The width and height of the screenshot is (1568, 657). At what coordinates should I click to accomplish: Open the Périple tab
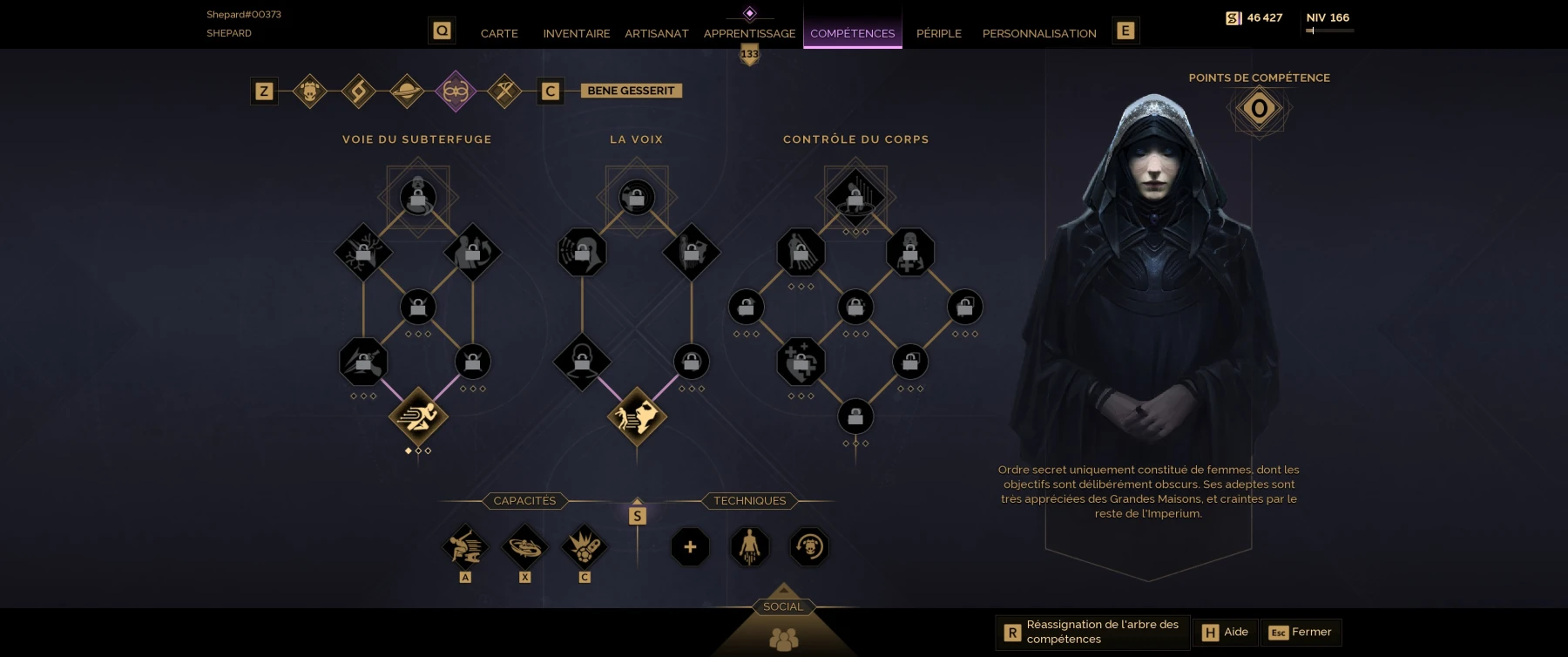coord(938,33)
